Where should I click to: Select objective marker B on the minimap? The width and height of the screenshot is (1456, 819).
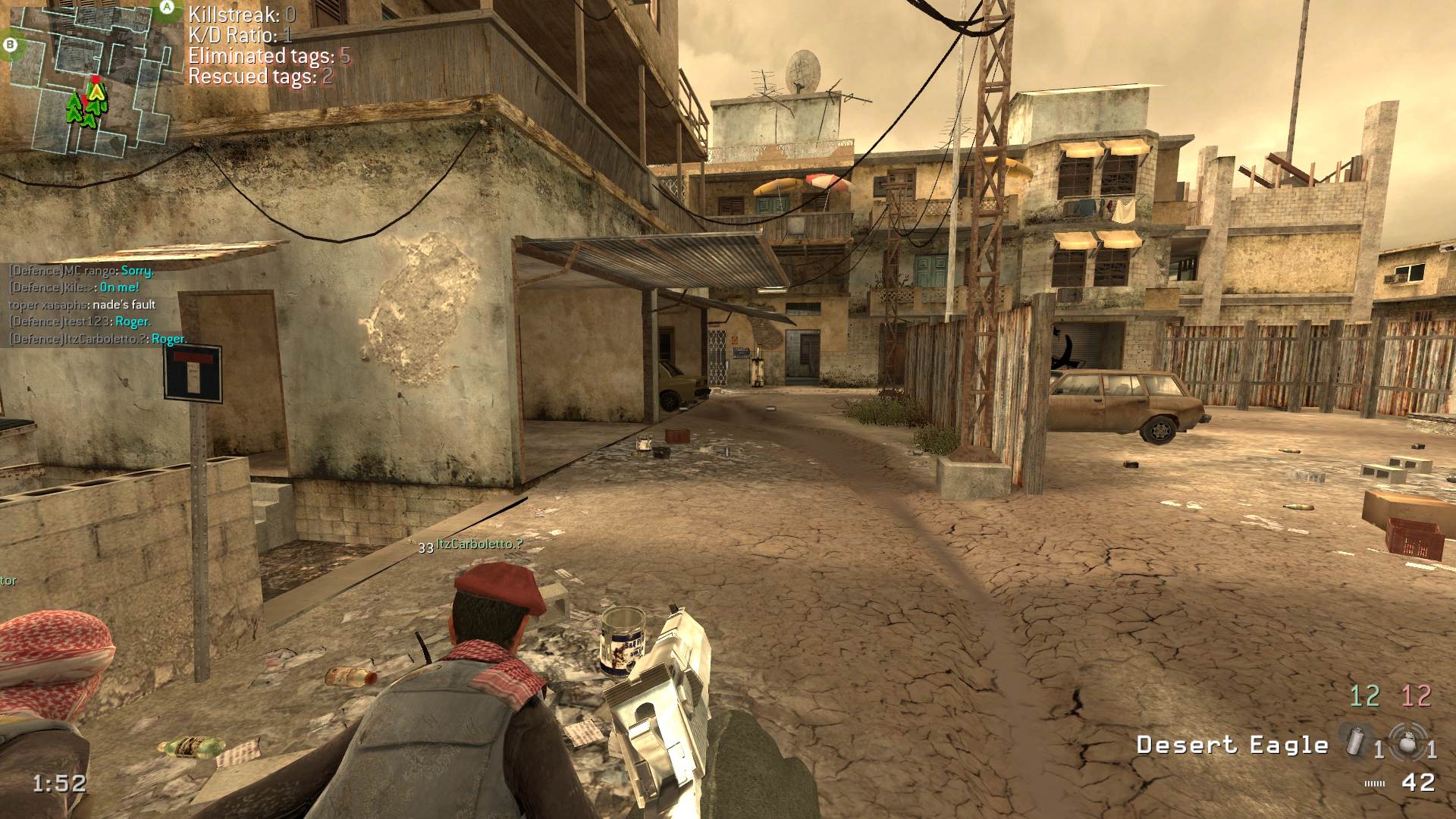10,45
